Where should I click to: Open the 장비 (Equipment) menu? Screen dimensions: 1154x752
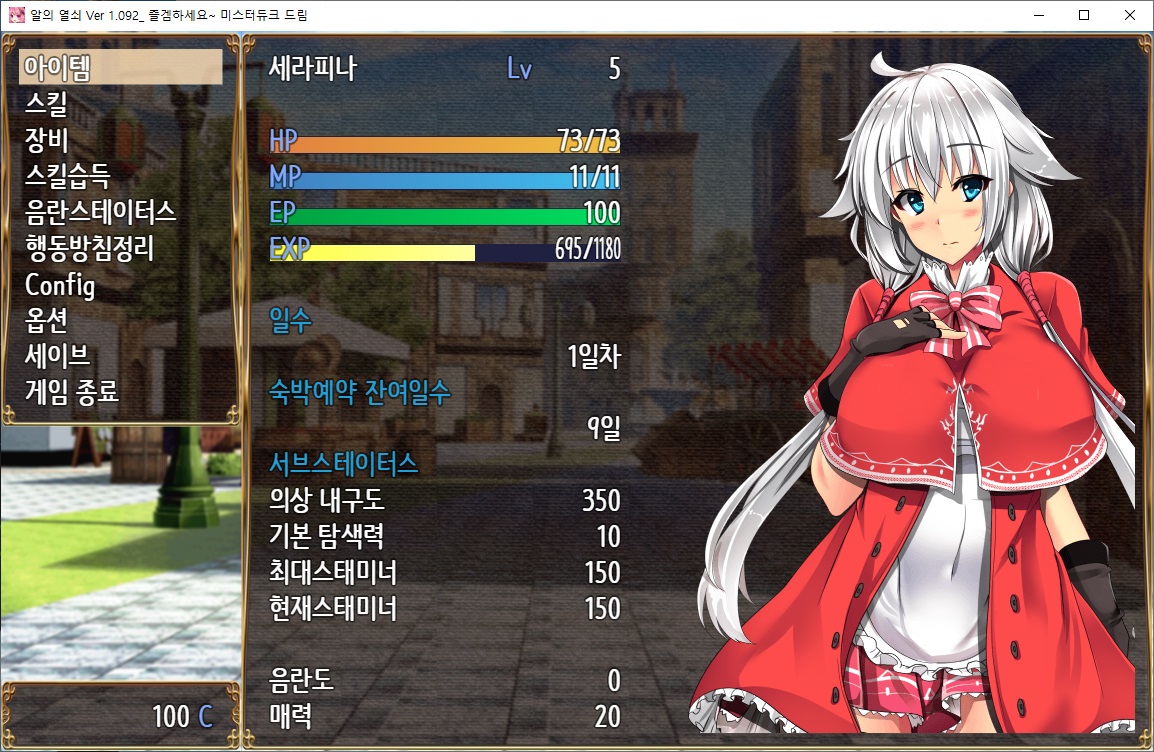[x=46, y=140]
